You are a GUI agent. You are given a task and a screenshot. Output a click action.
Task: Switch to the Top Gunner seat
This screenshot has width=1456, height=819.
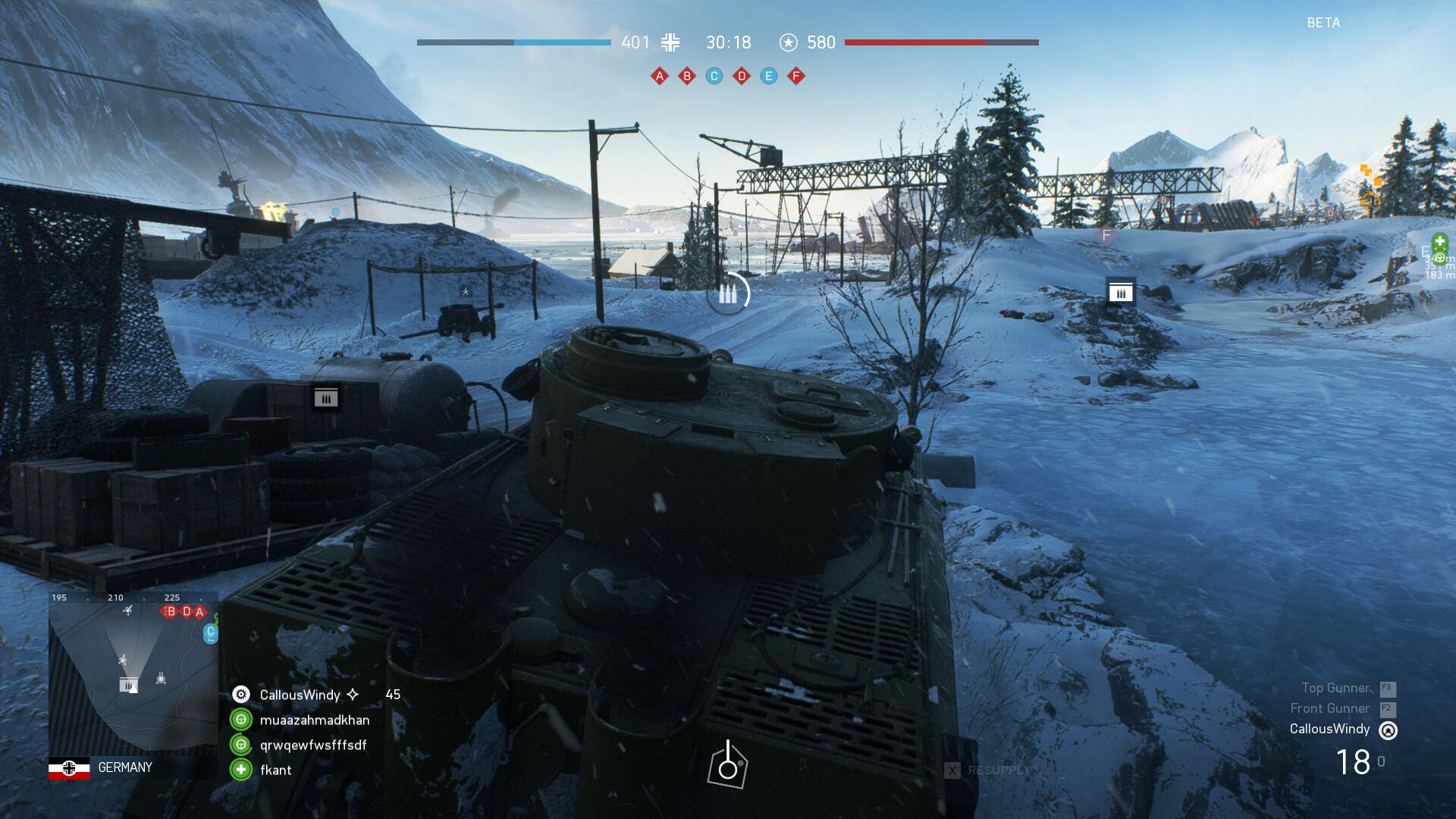[x=1336, y=688]
